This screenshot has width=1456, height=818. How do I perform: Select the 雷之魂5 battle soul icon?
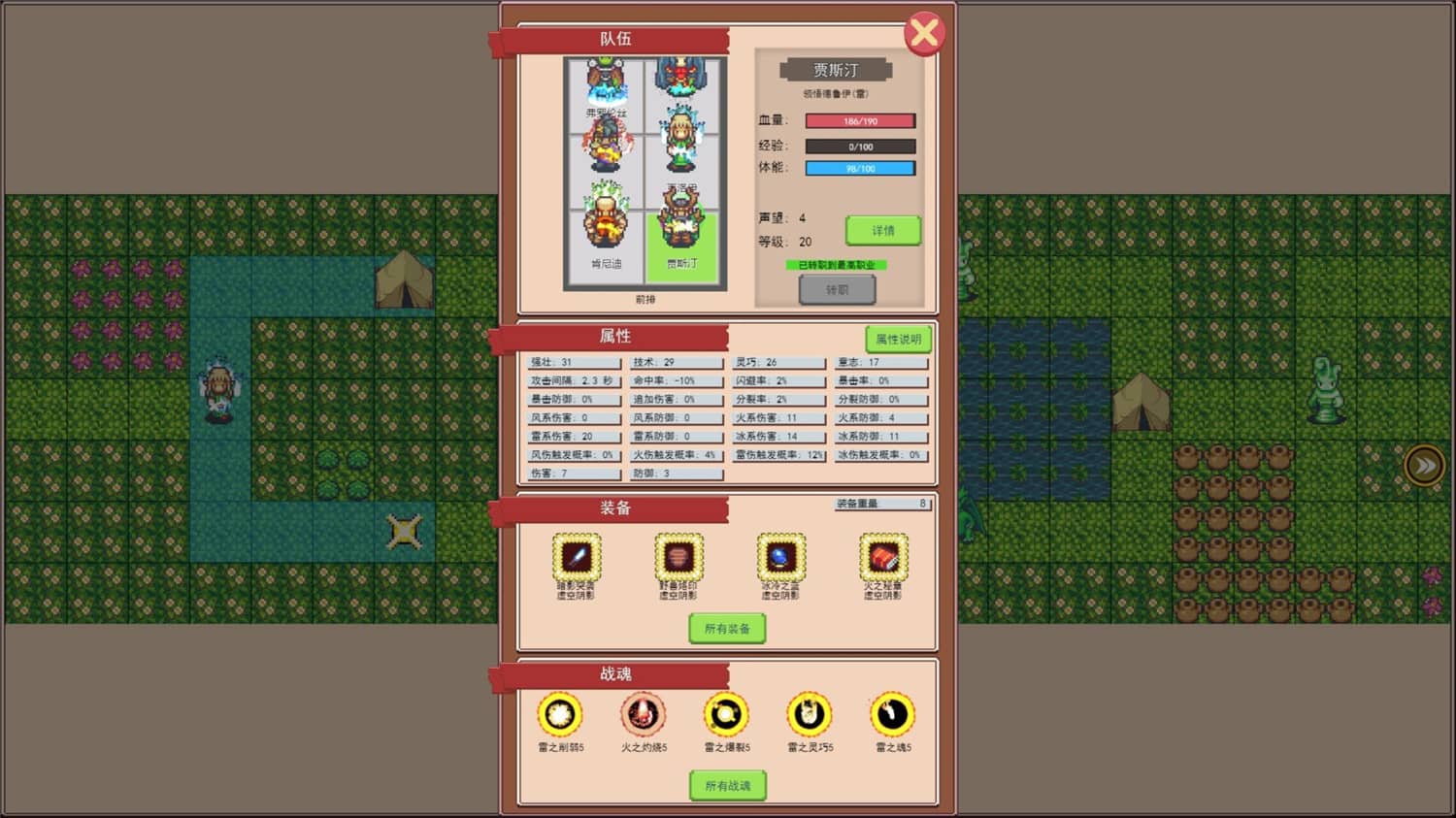pos(893,715)
